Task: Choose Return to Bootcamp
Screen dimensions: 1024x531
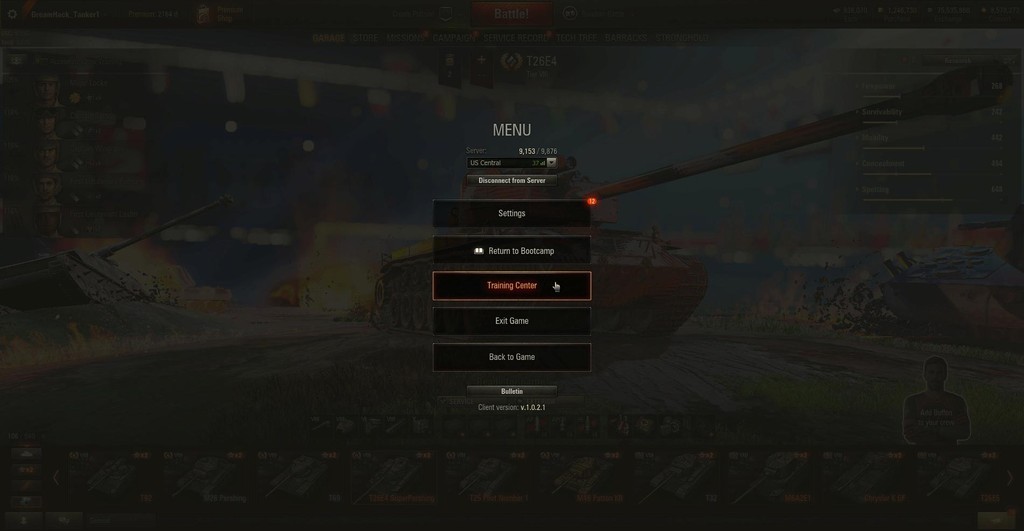Action: point(511,250)
